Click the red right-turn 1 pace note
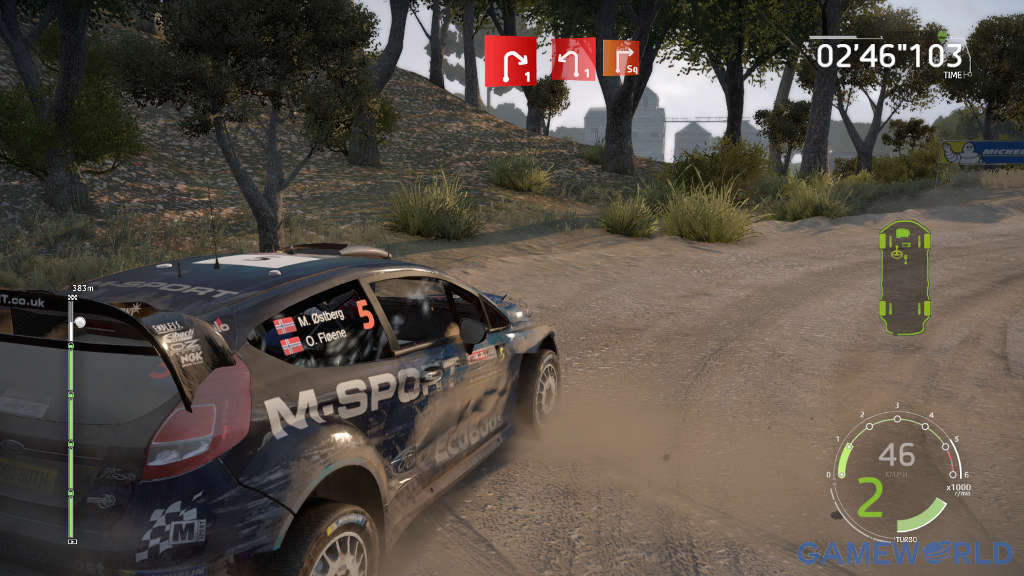The height and width of the screenshot is (576, 1024). [510, 62]
